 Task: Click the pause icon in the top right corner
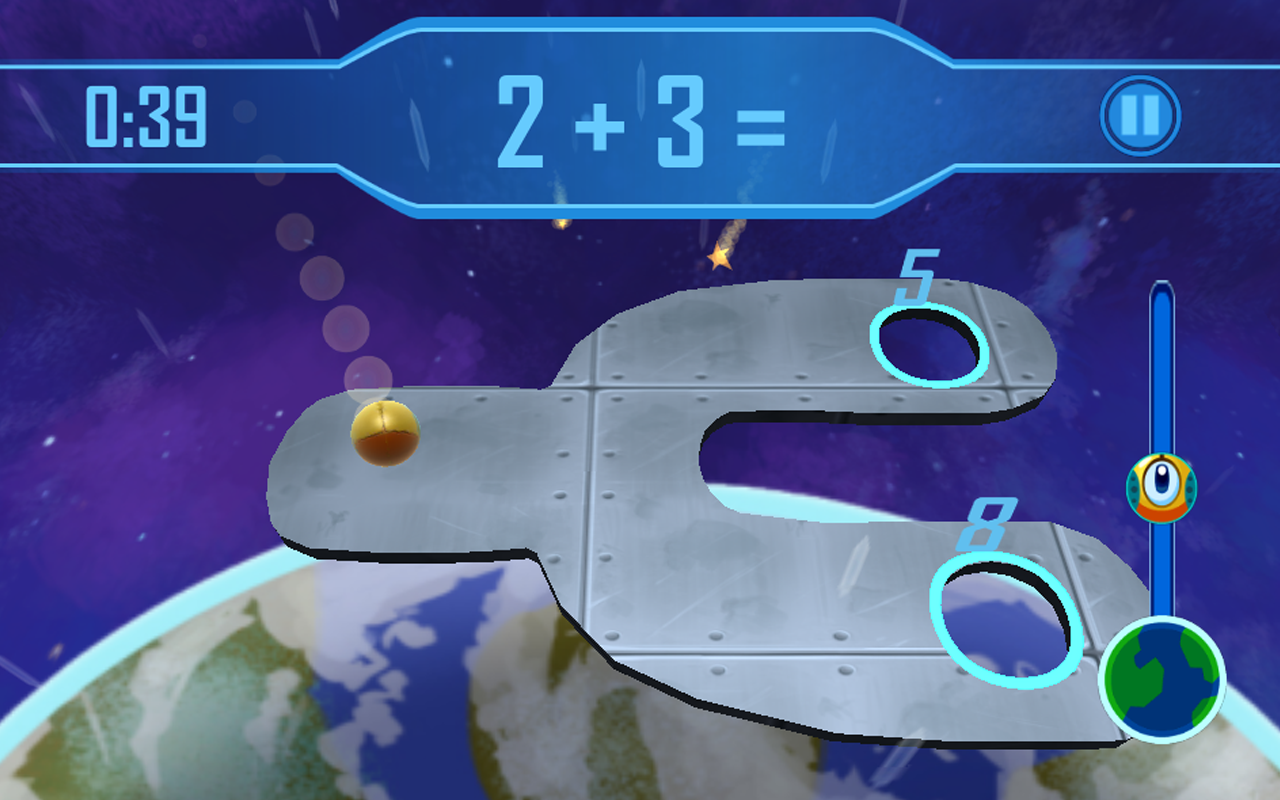click(1140, 113)
